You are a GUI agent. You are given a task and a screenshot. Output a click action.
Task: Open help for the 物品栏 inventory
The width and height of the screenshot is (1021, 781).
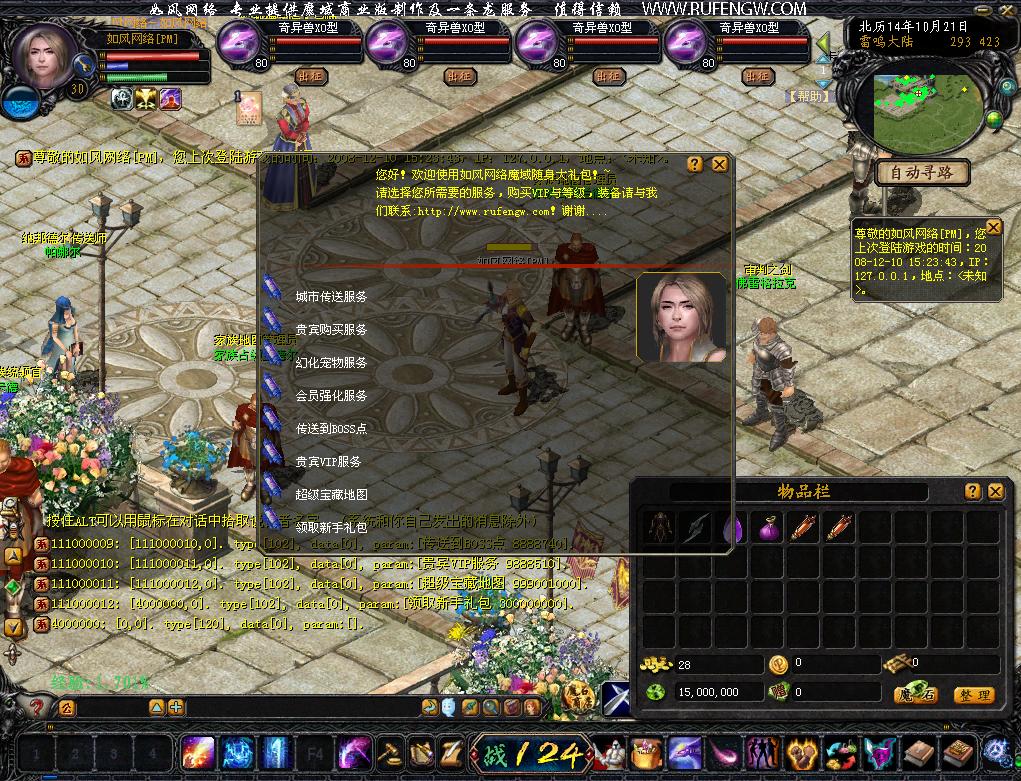[972, 491]
